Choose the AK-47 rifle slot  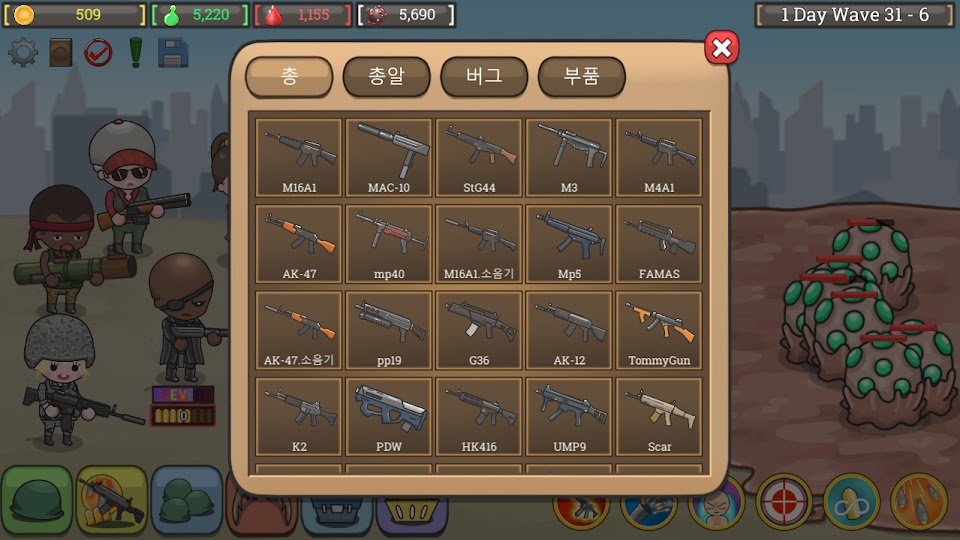click(299, 243)
